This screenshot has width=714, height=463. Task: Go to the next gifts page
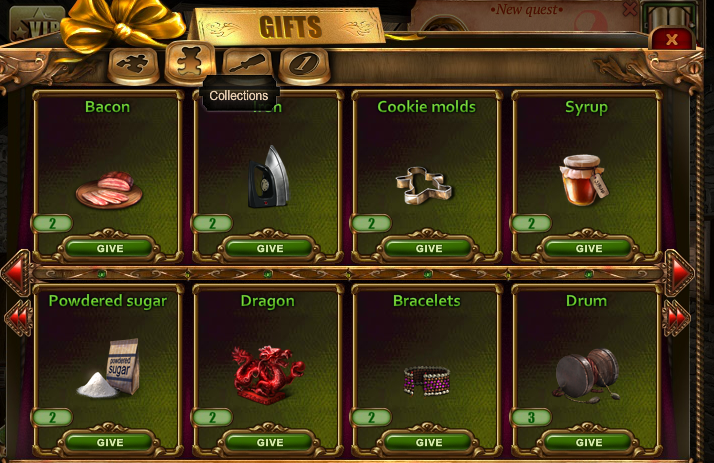[680, 272]
